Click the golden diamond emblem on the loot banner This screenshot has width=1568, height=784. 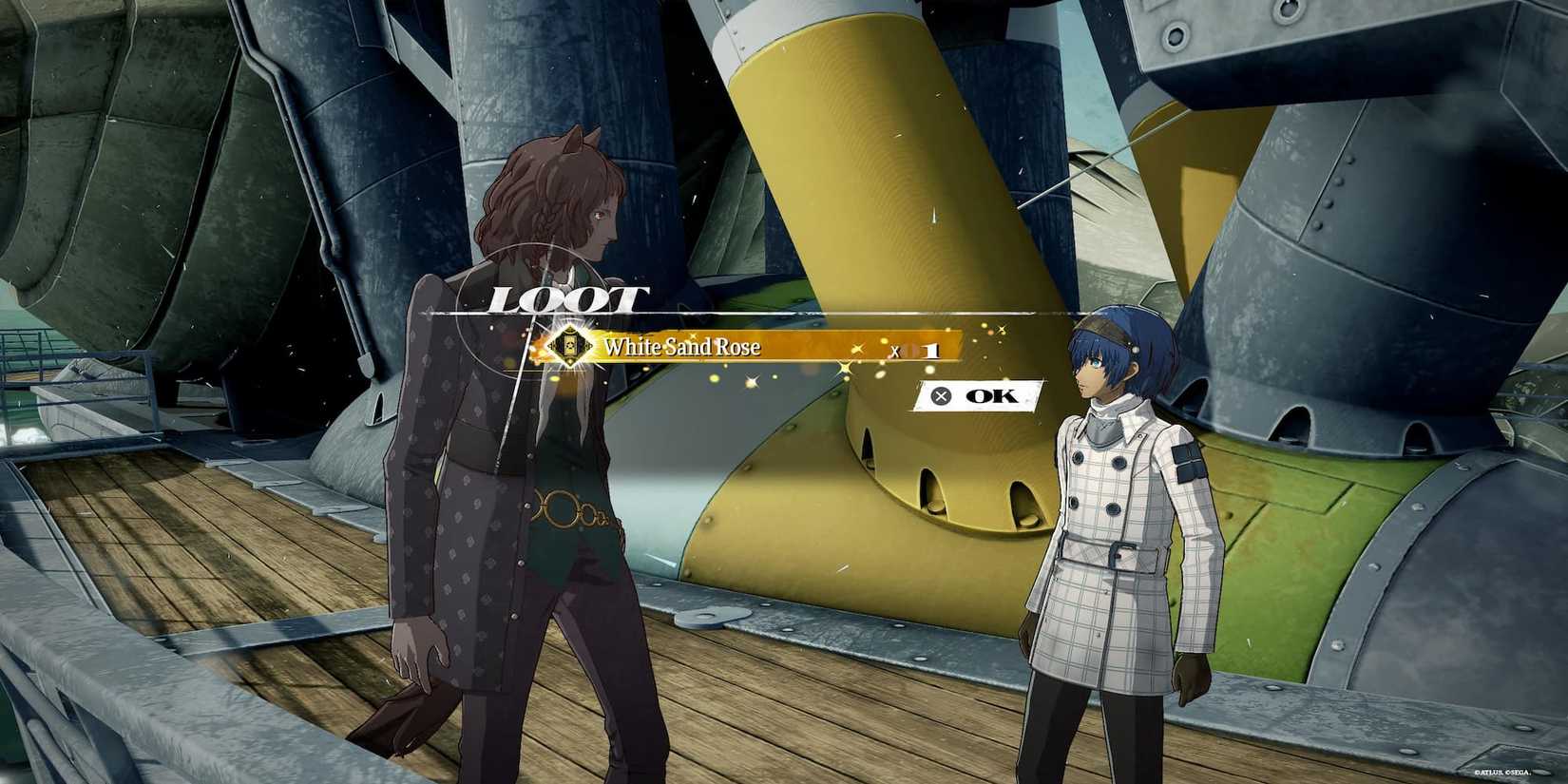pyautogui.click(x=570, y=347)
